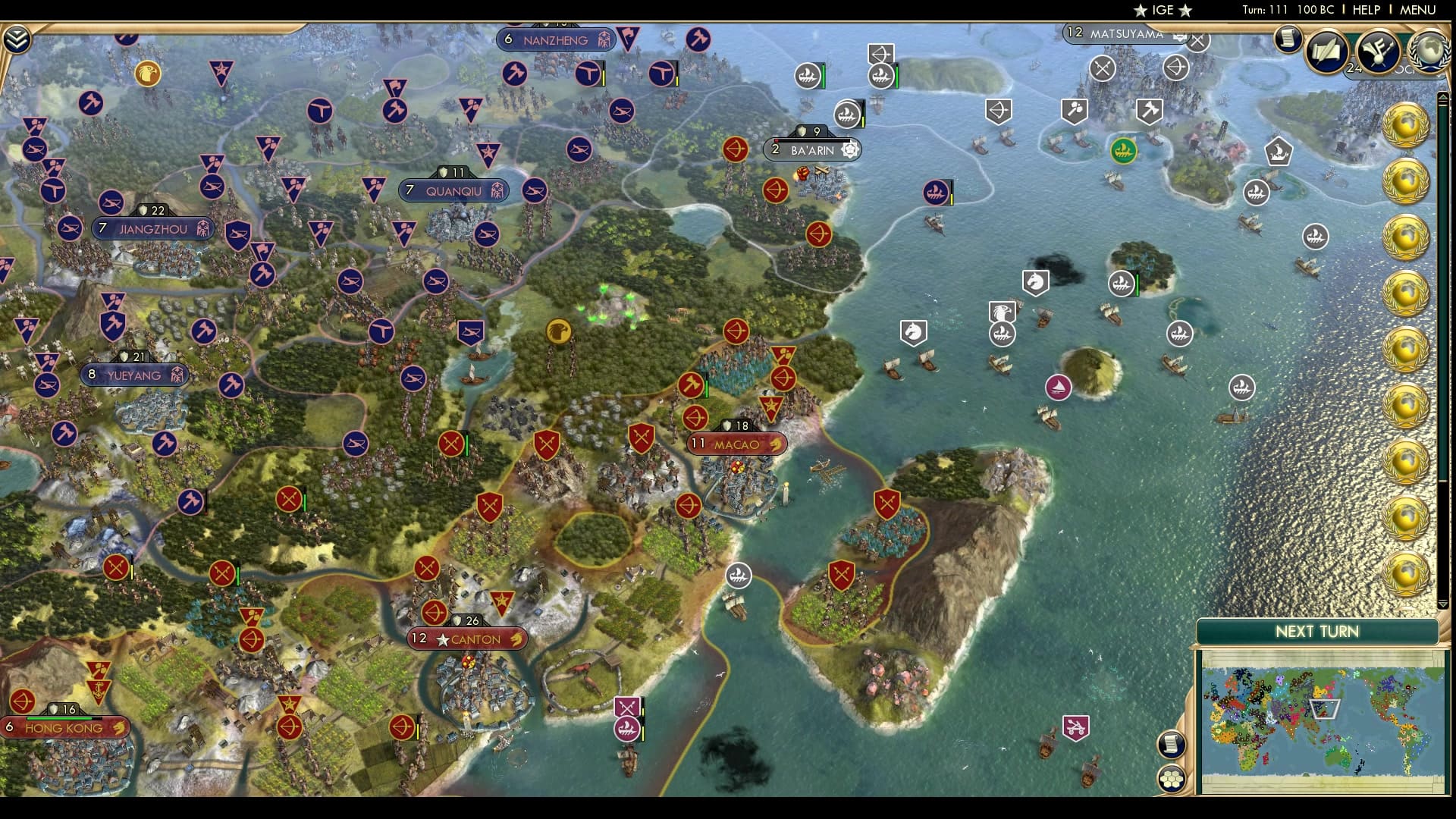Screen dimensions: 1456x819
Task: Select the purple cargo ship icon near the island
Action: click(1057, 387)
